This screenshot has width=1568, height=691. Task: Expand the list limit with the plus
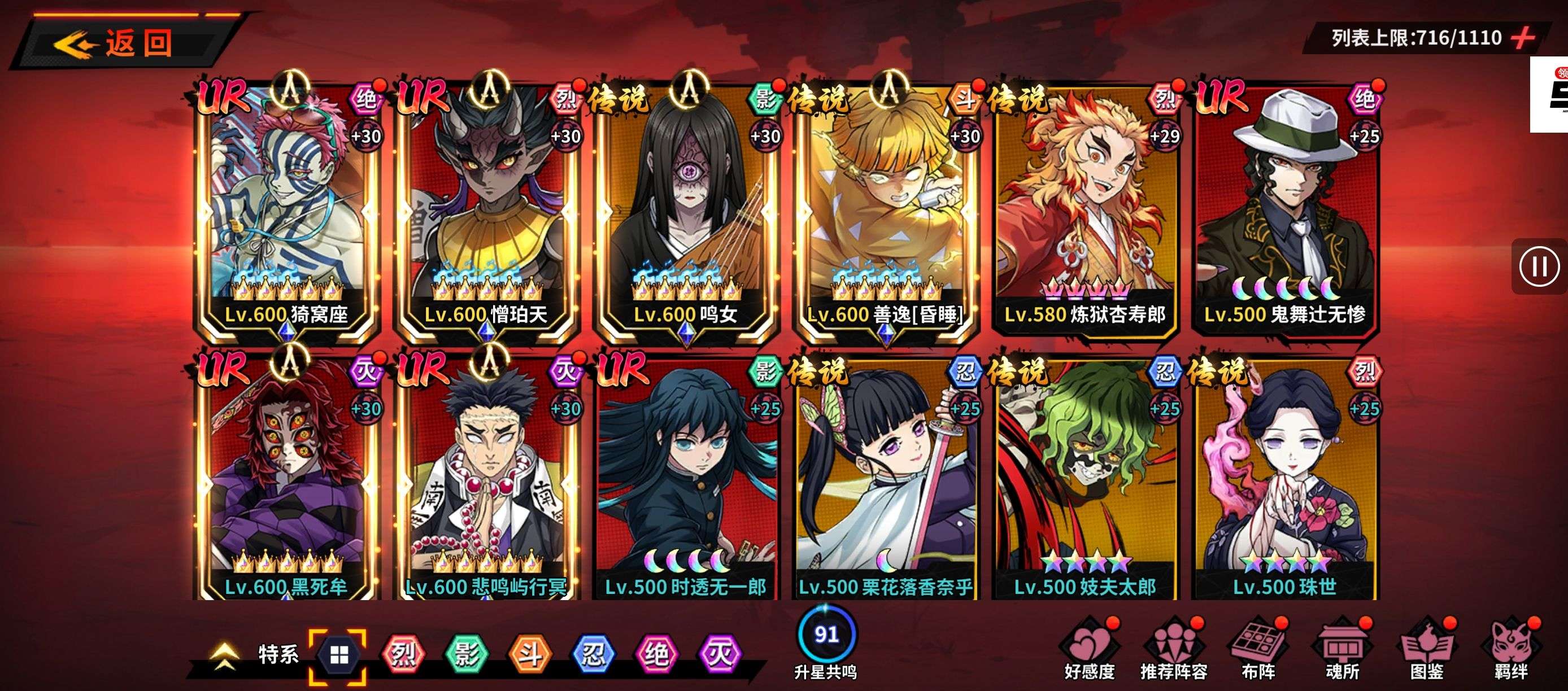point(1523,38)
